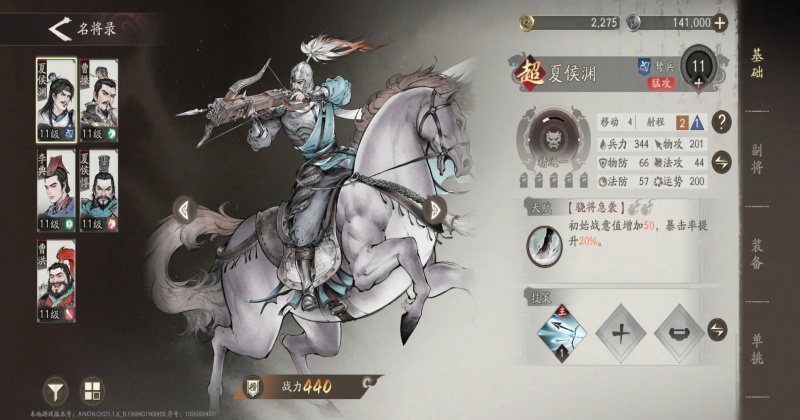Click the swap button beside the skill slots
The image size is (800, 420).
click(717, 331)
